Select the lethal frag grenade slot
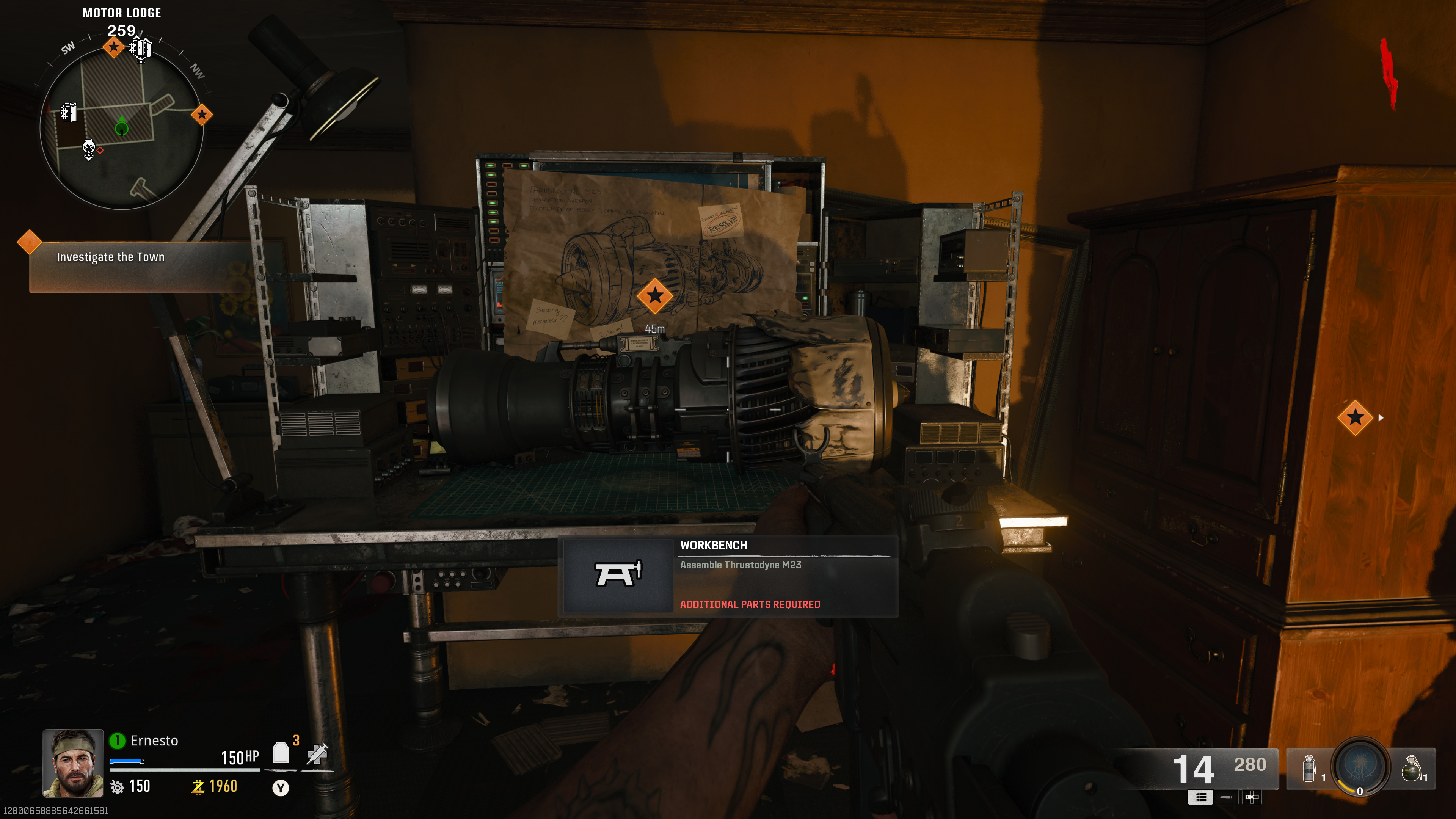The height and width of the screenshot is (819, 1456). pyautogui.click(x=1411, y=769)
